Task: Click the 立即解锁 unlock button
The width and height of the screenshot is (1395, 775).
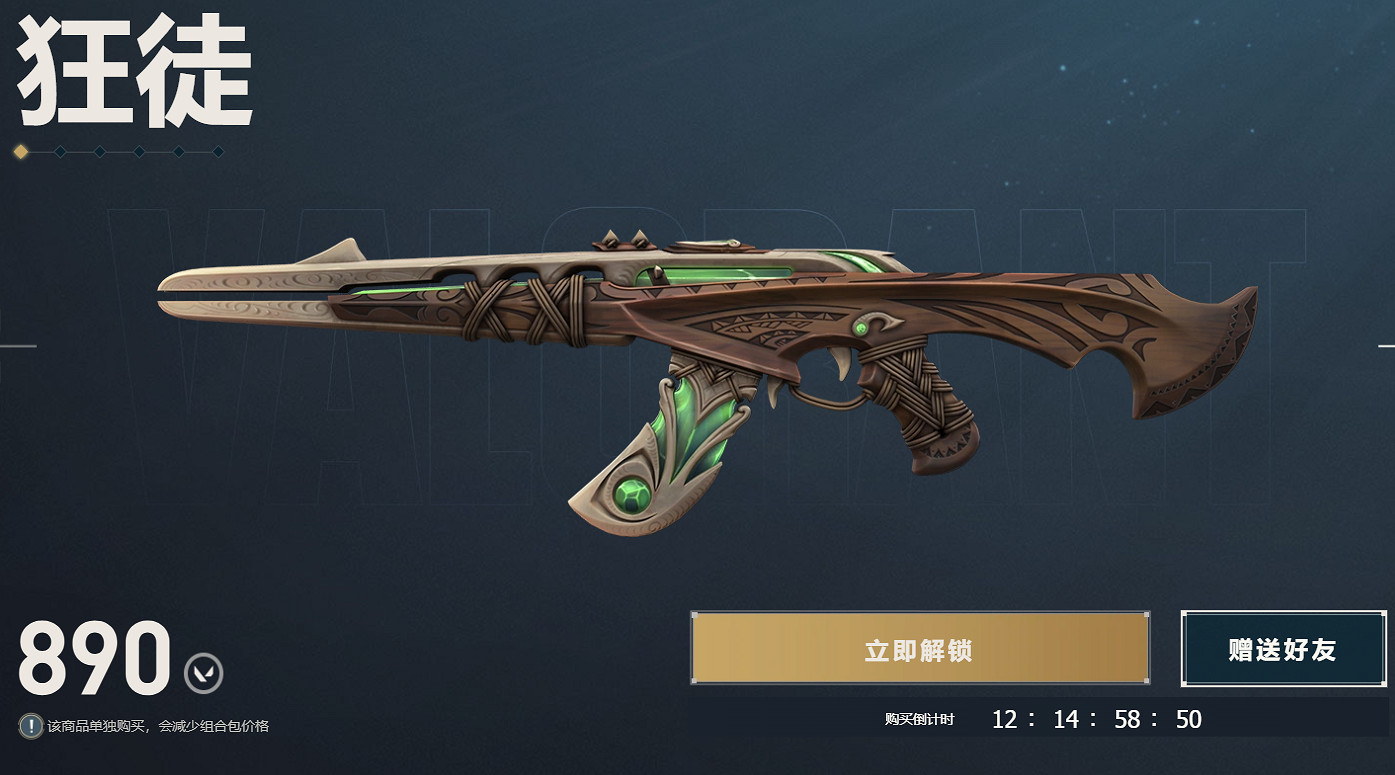Action: [x=919, y=649]
